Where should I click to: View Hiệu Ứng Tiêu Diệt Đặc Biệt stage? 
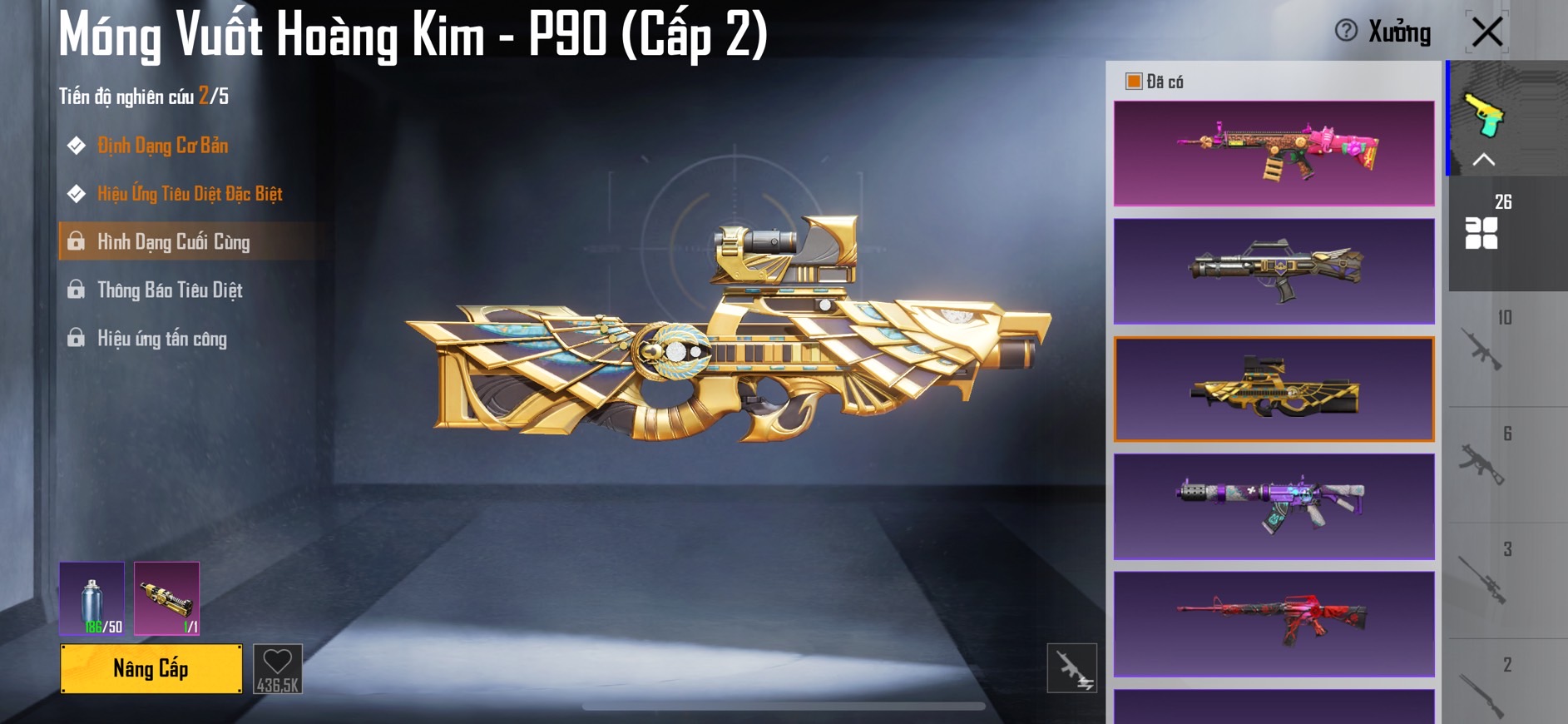click(190, 194)
